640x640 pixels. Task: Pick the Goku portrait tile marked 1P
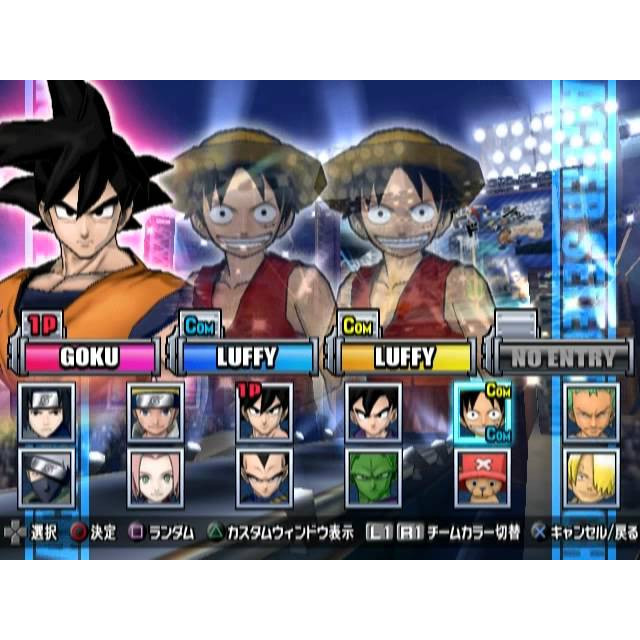point(265,412)
